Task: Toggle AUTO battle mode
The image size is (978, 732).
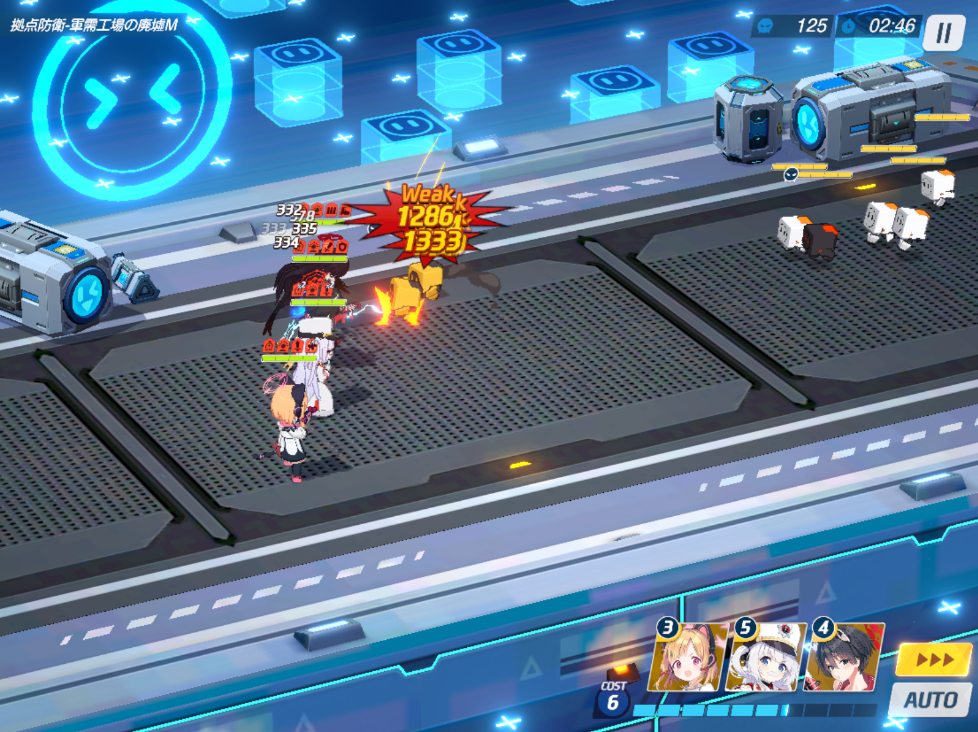Action: coord(930,699)
